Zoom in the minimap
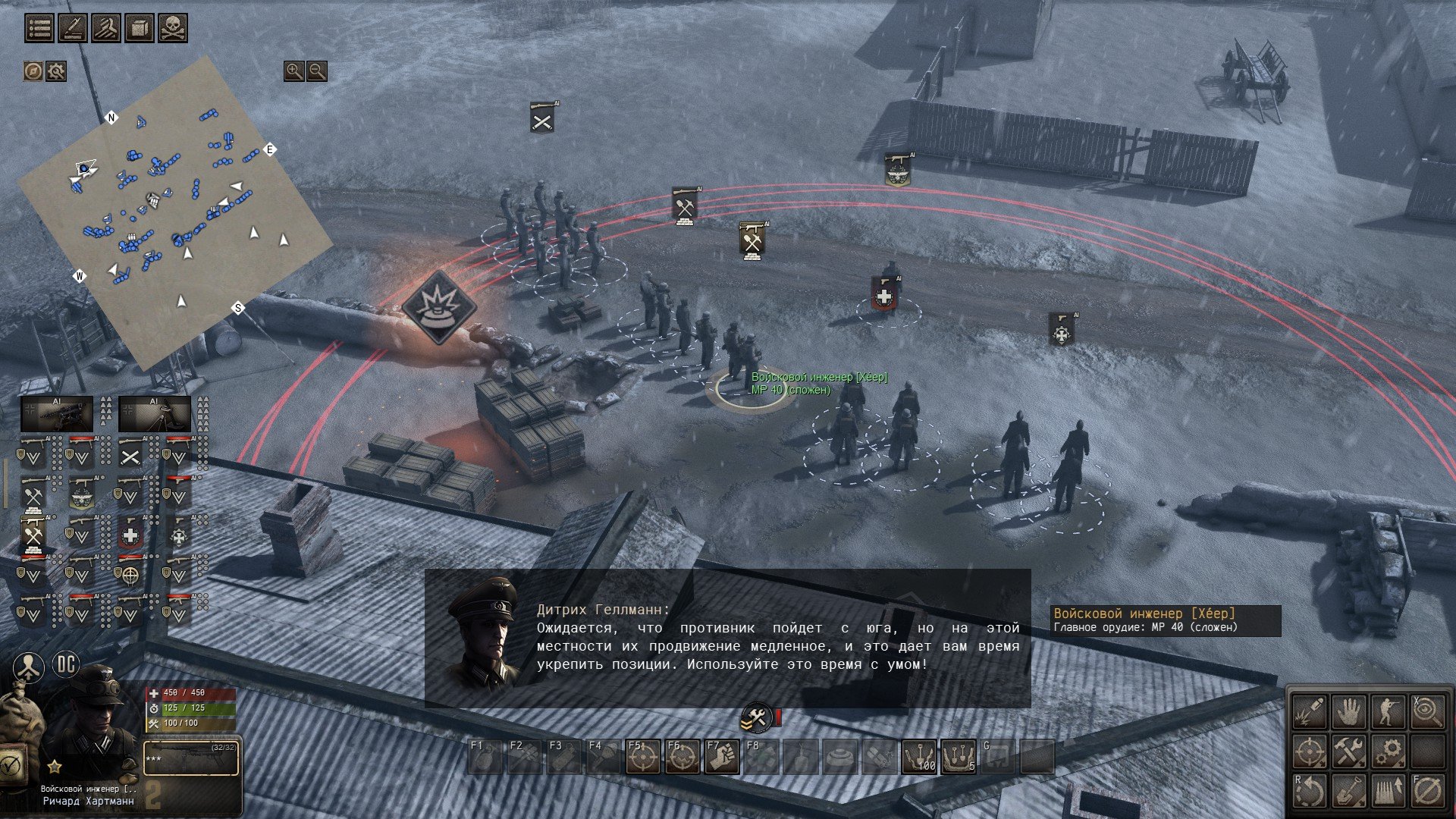 pyautogui.click(x=293, y=71)
